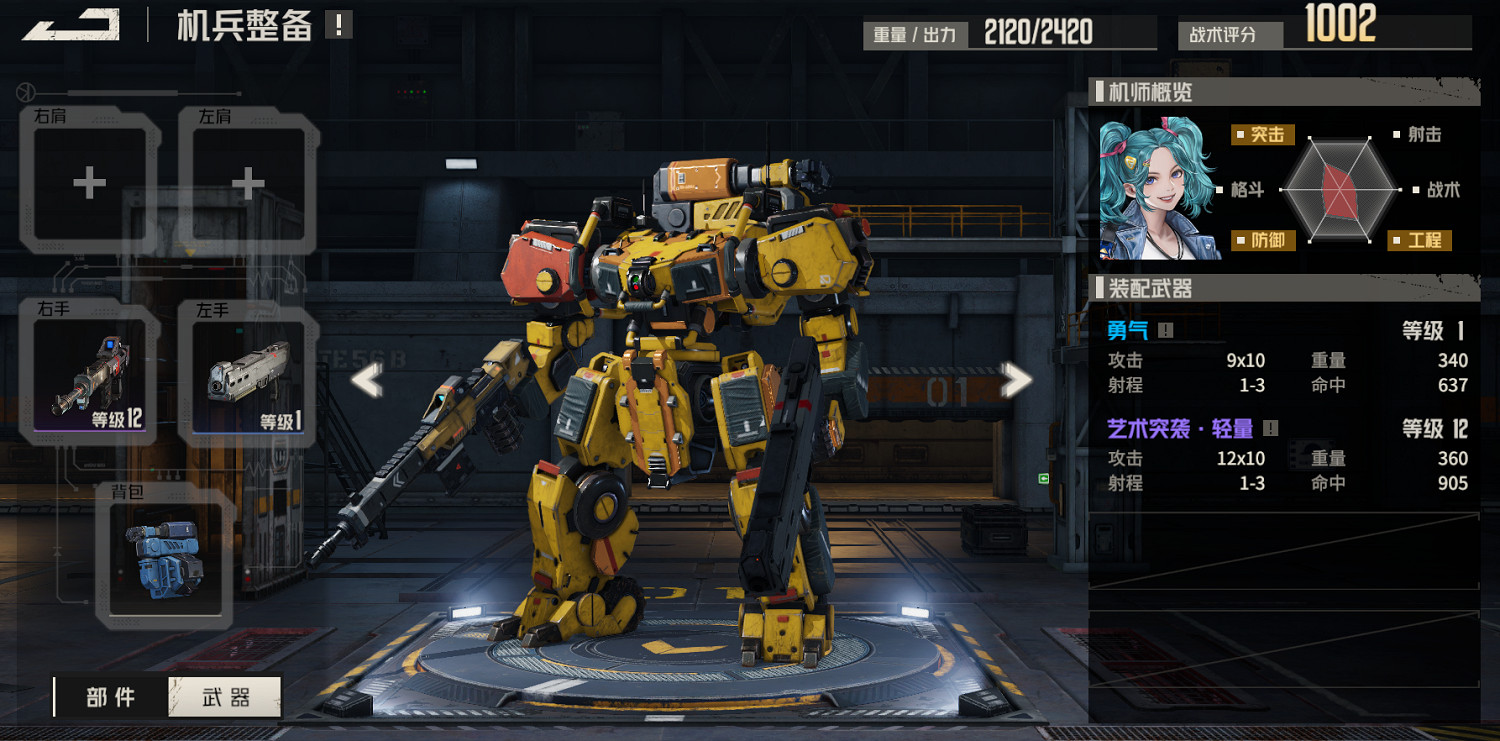Select the 工程 pilot trait tag
Image resolution: width=1500 pixels, height=741 pixels.
tap(1420, 240)
